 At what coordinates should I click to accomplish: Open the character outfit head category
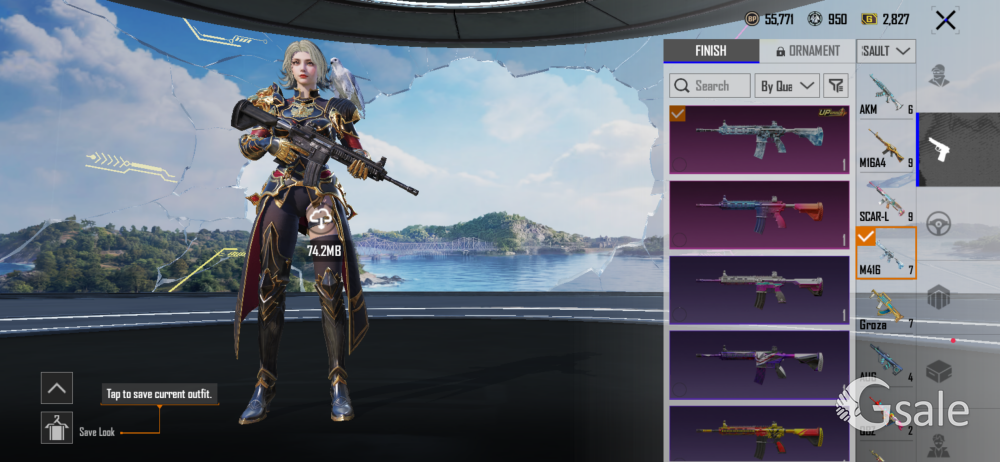[939, 76]
